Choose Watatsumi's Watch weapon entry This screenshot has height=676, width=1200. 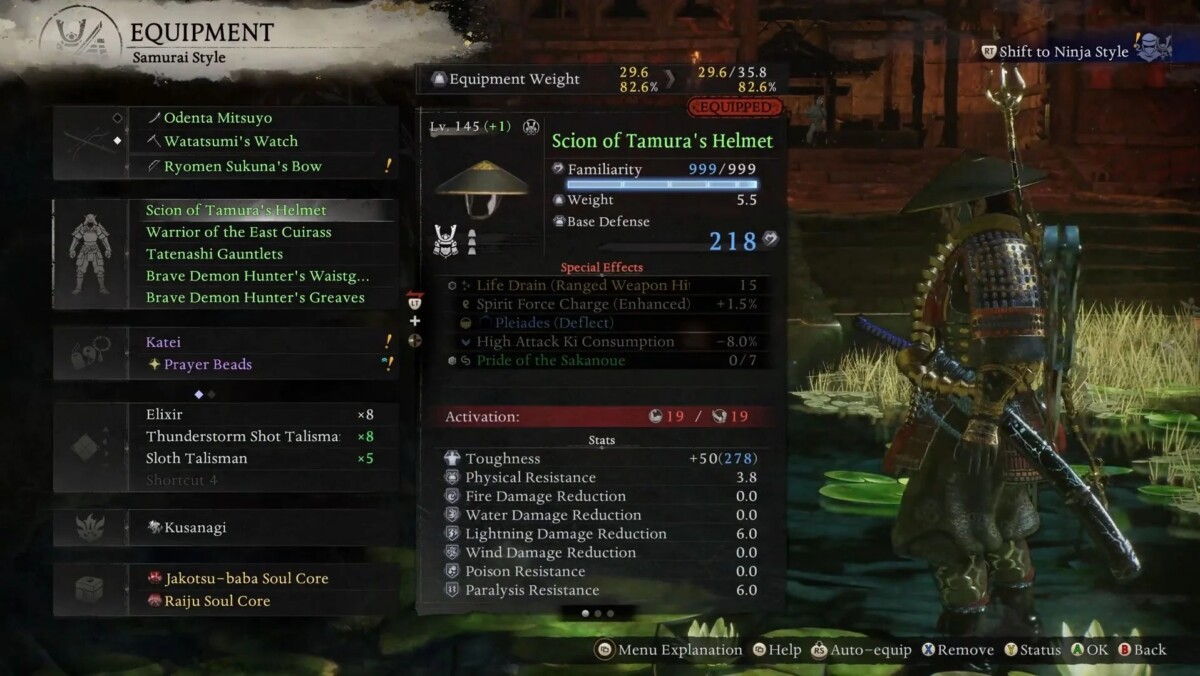(230, 142)
